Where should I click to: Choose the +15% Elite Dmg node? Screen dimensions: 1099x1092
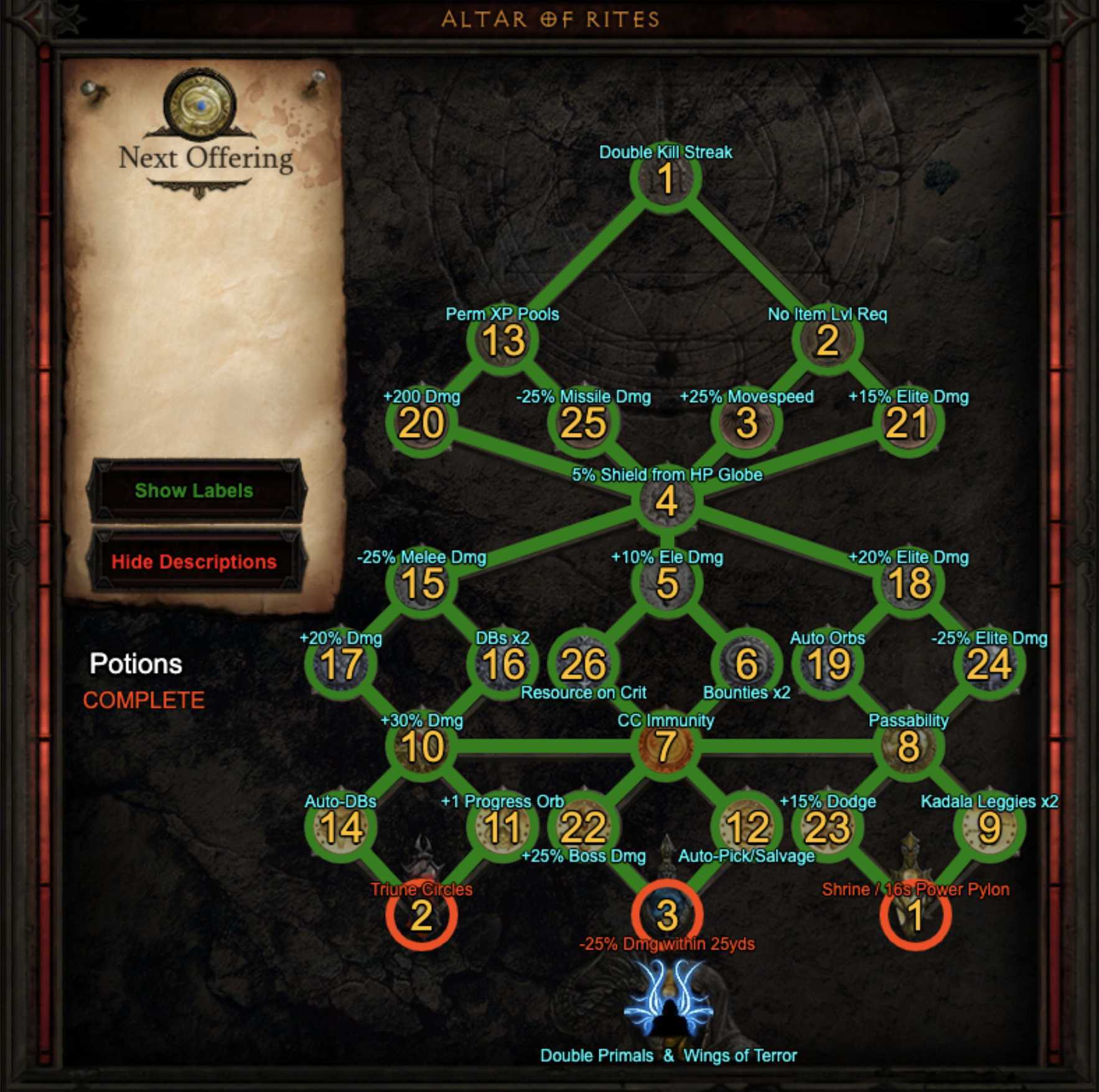coord(908,423)
